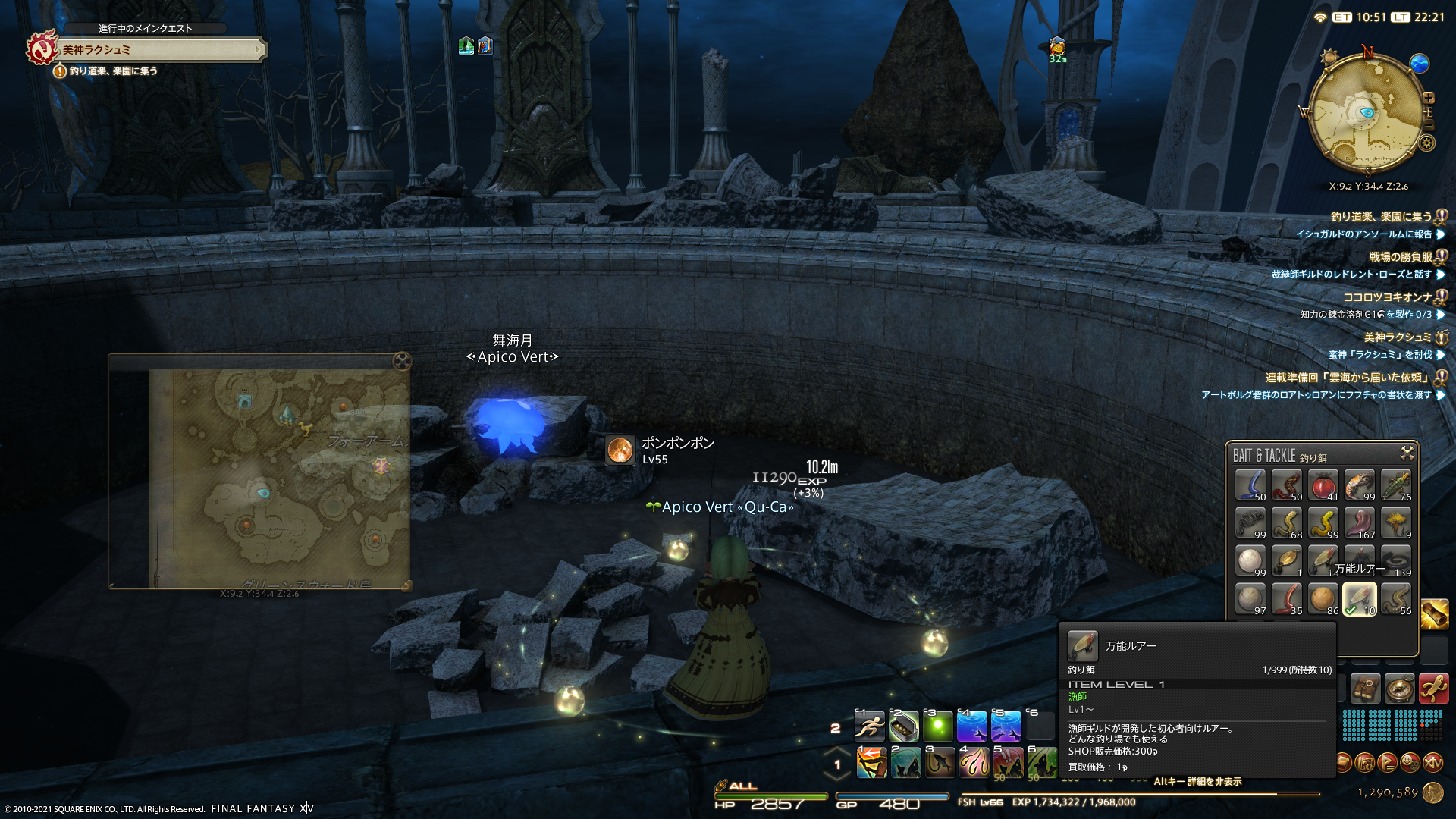Click the compass icon above the grid panels
The image size is (1456, 819).
1399,689
